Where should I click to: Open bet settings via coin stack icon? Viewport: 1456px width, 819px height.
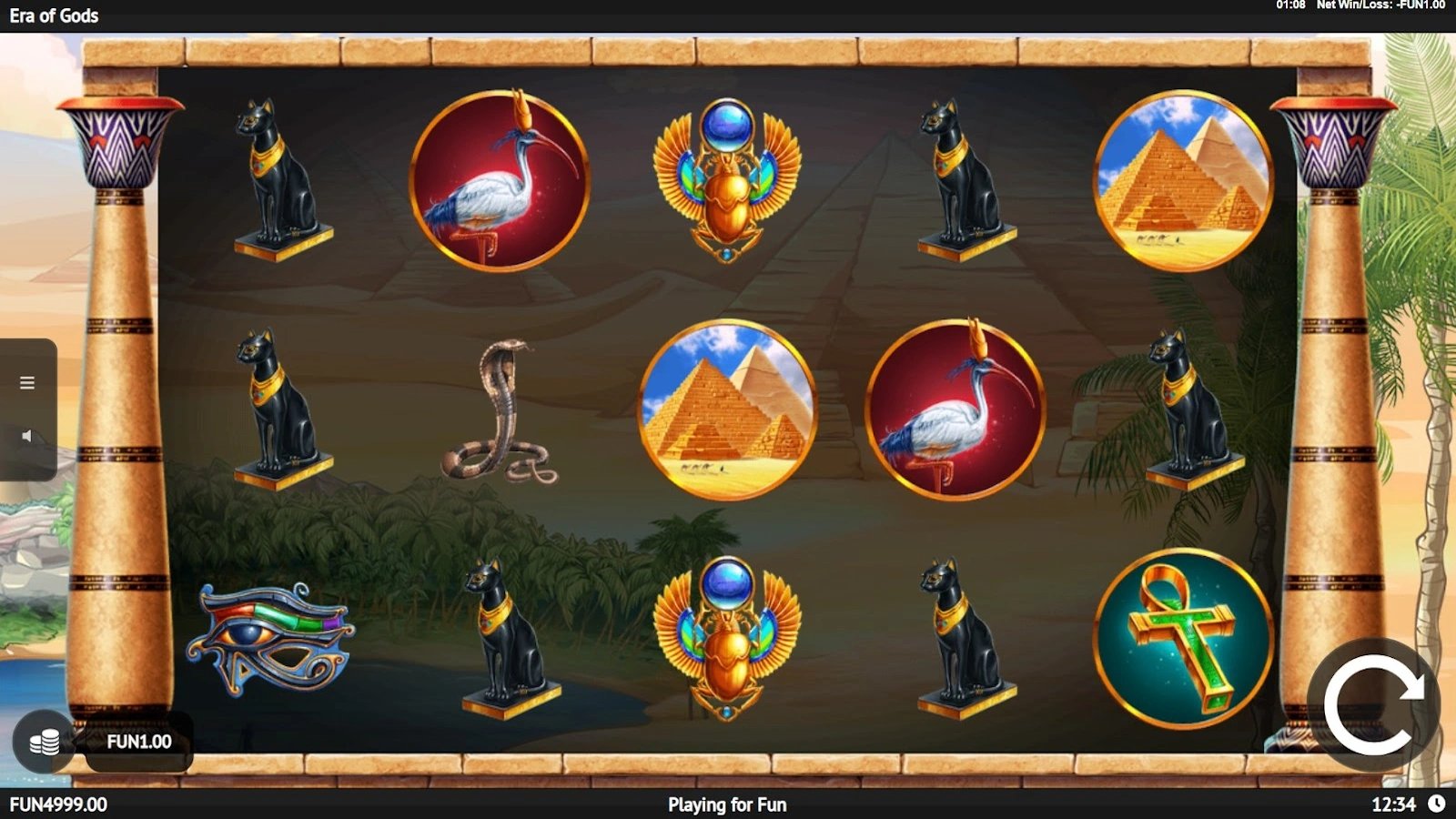[x=43, y=741]
